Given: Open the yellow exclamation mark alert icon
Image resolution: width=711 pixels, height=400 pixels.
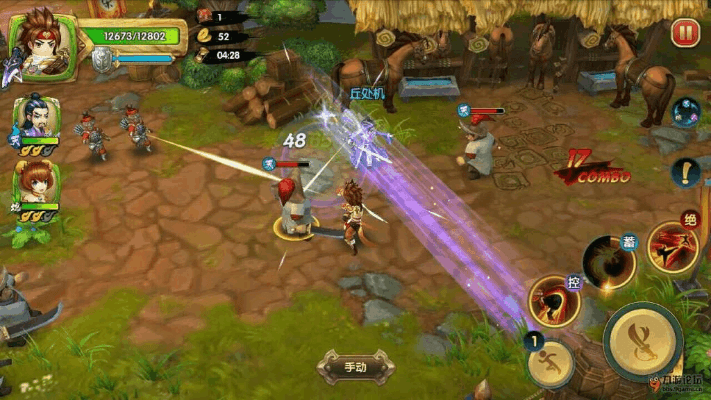Looking at the screenshot, I should point(685,173).
